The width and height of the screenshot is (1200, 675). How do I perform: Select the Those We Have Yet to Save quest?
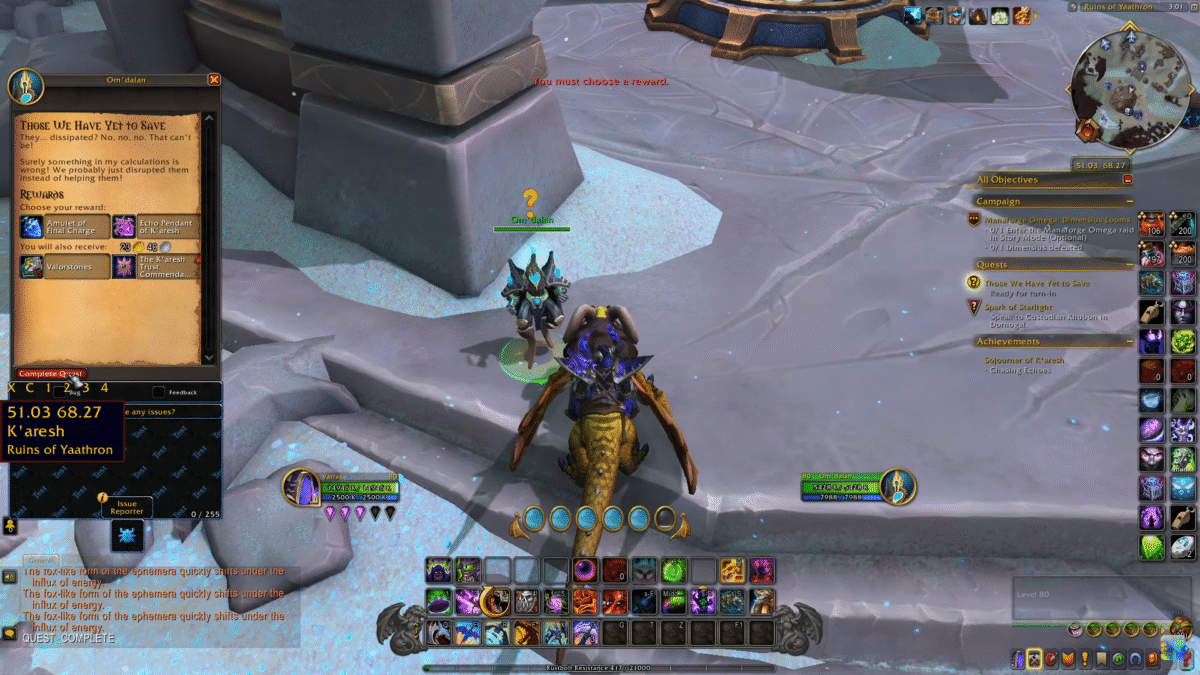[1036, 284]
